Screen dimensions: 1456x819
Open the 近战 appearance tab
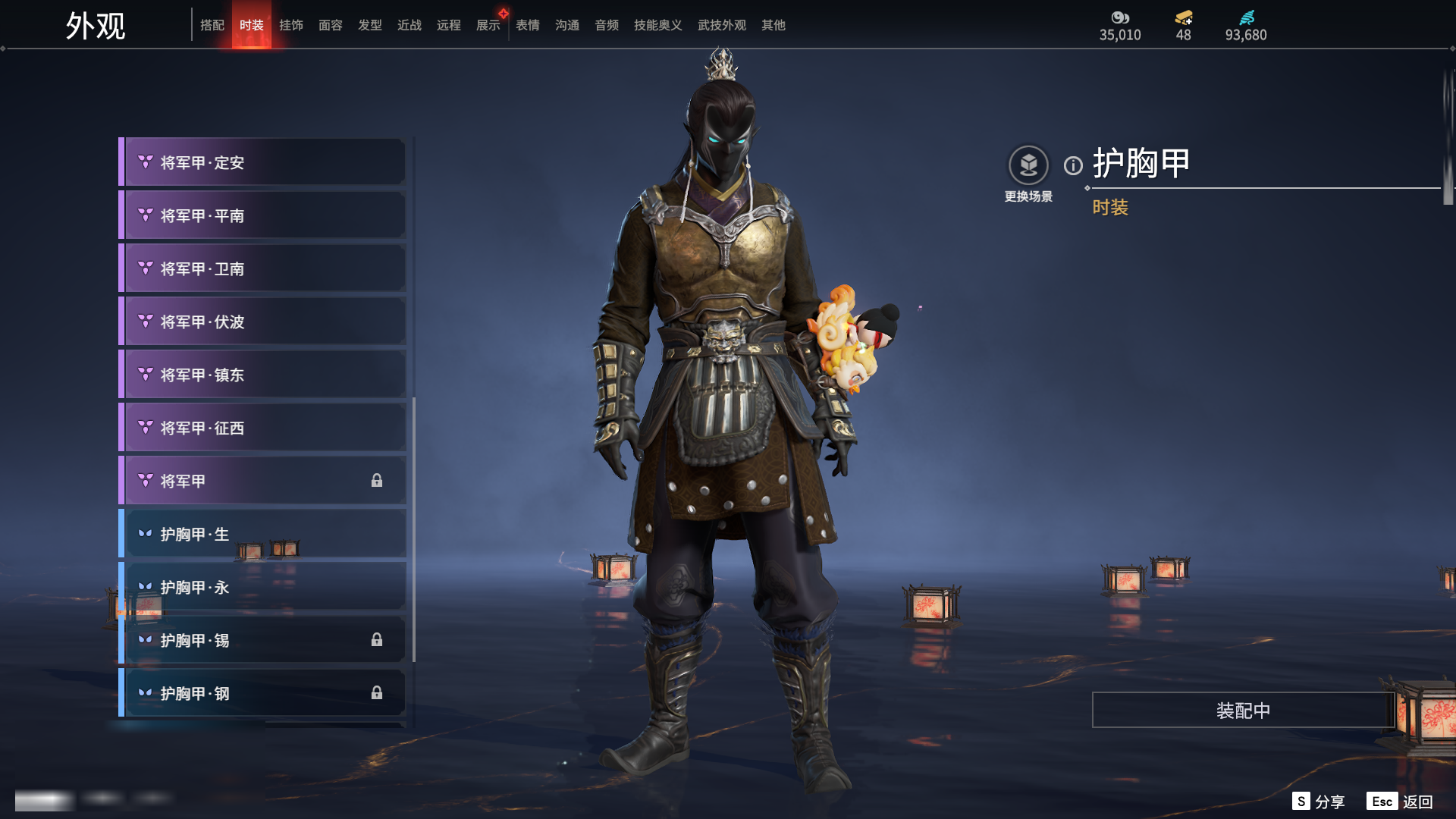pyautogui.click(x=409, y=25)
